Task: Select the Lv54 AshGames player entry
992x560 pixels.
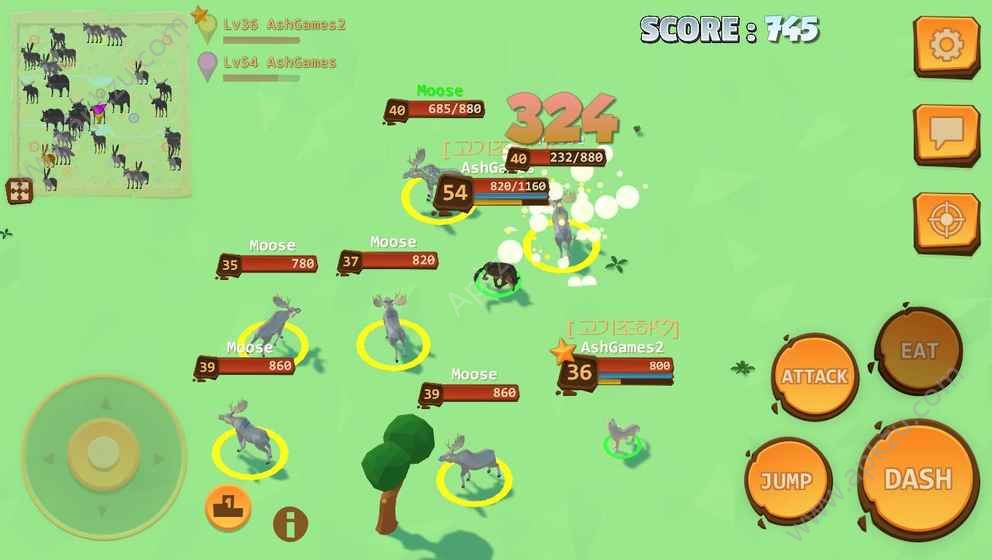Action: [279, 63]
